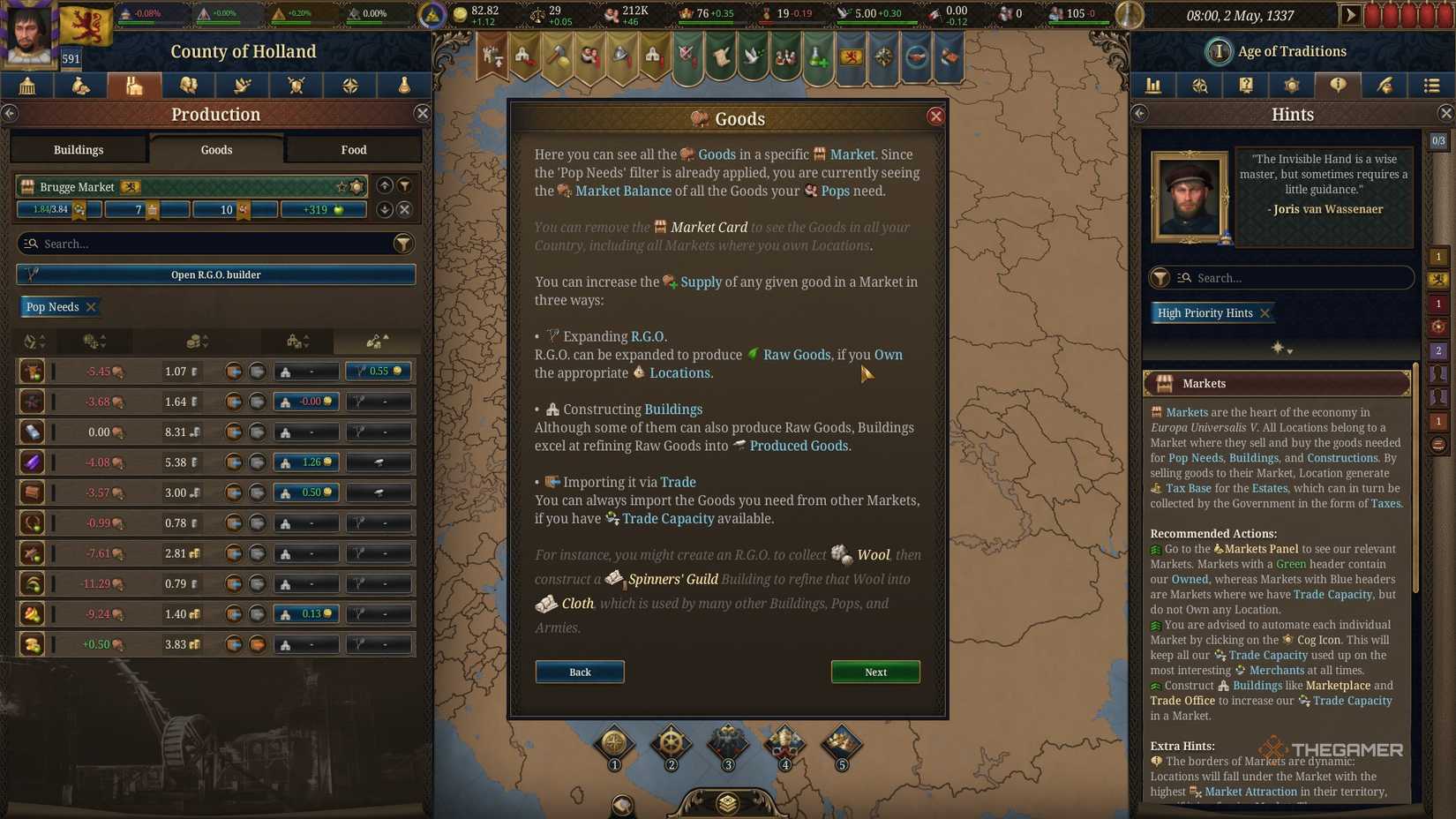Open the statistics bar-chart icon in the right toolbar
This screenshot has width=1456, height=819.
point(1153,86)
